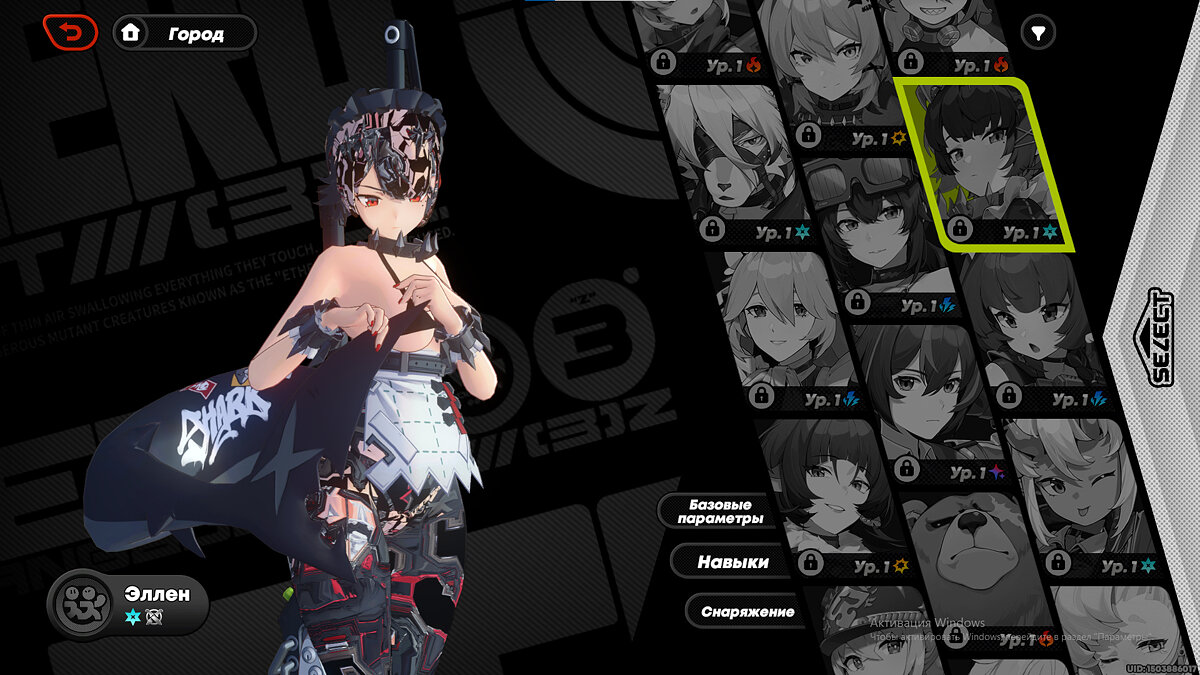Open the Снаряжение equipment section

pos(746,611)
